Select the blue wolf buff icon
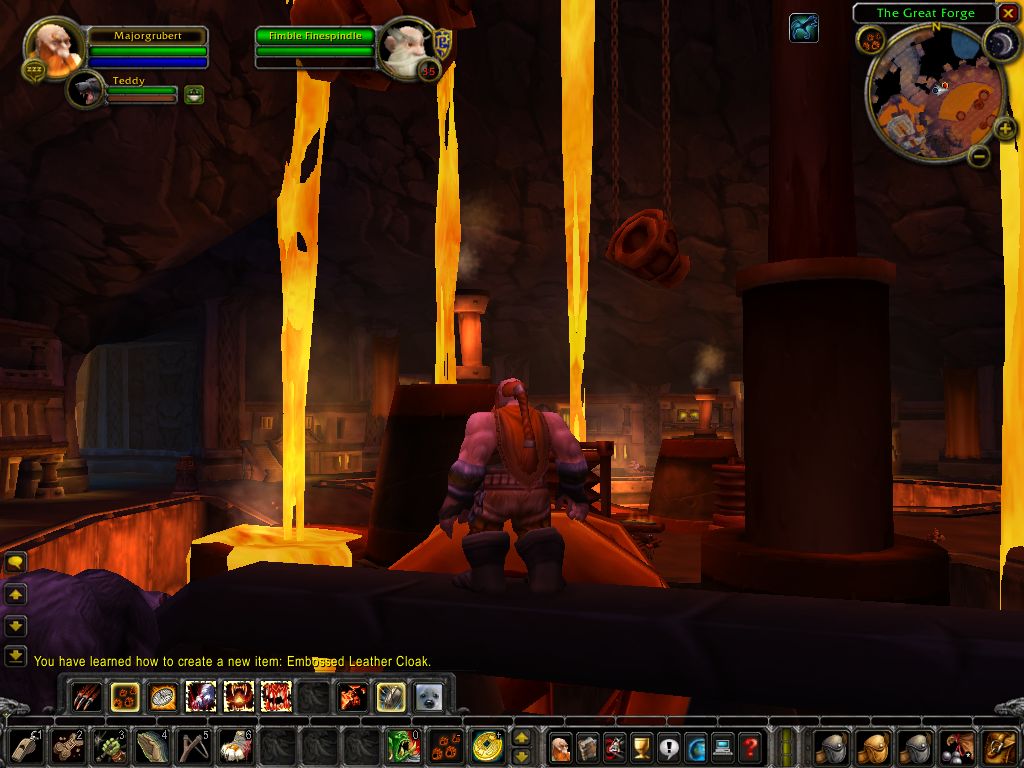1024x768 pixels. (803, 28)
